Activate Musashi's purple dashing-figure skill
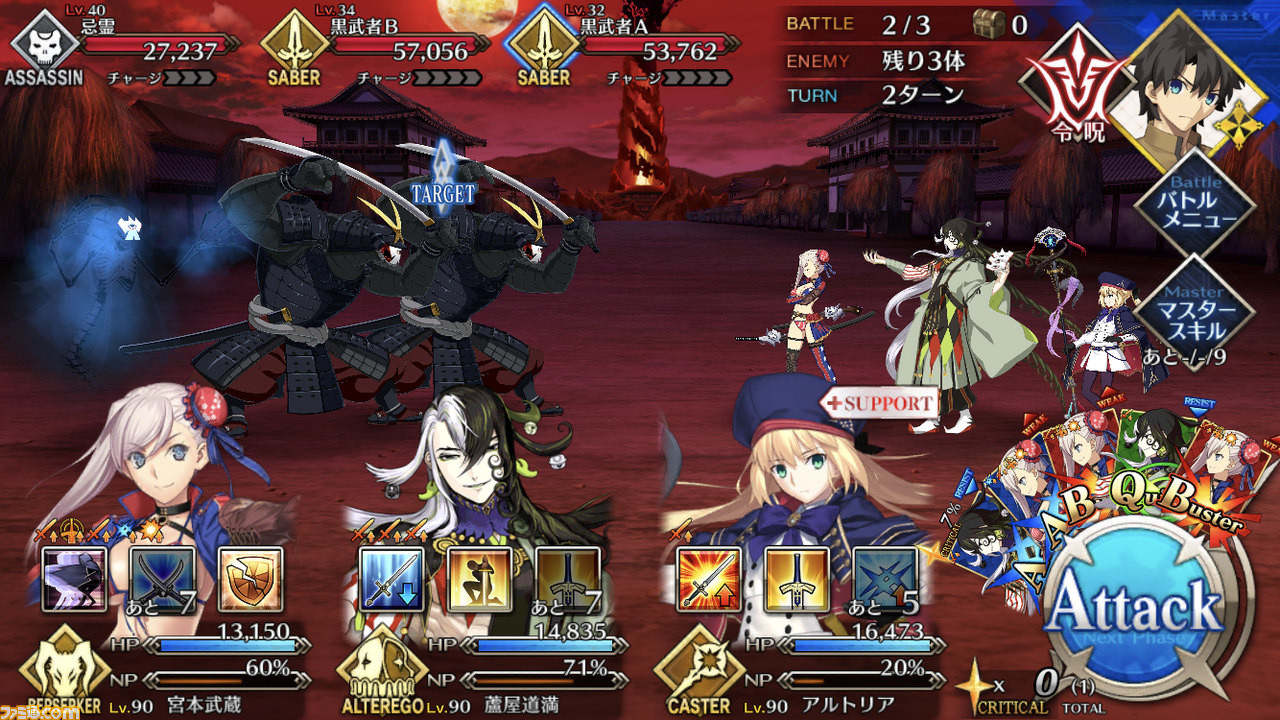The width and height of the screenshot is (1280, 720). 74,579
